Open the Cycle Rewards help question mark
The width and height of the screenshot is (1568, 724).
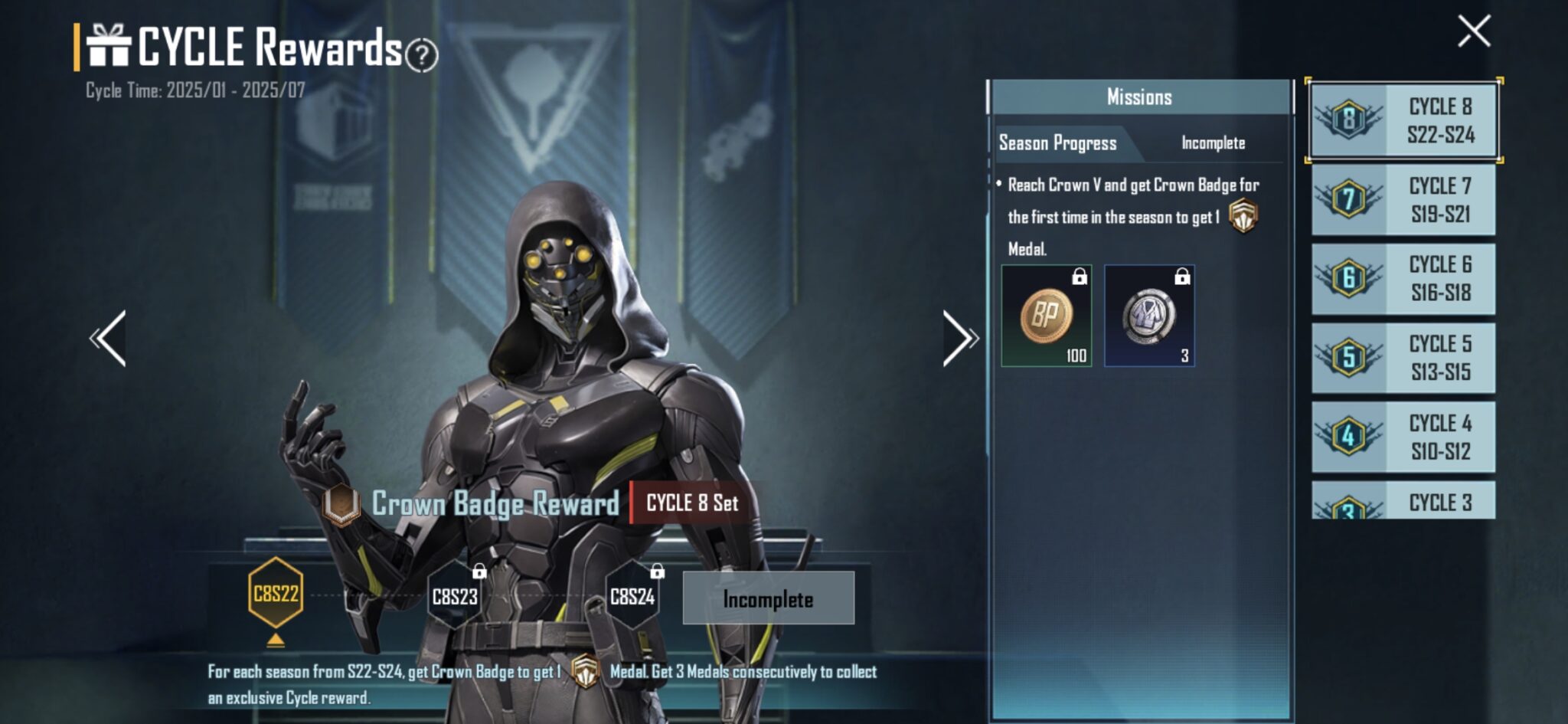421,55
